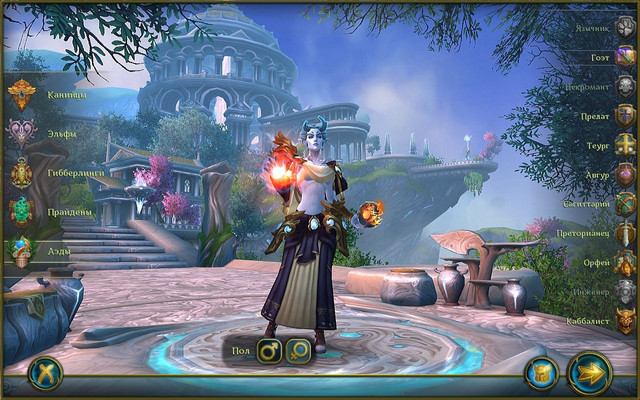
Task: Pick the Инженер class
Action: coord(624,292)
